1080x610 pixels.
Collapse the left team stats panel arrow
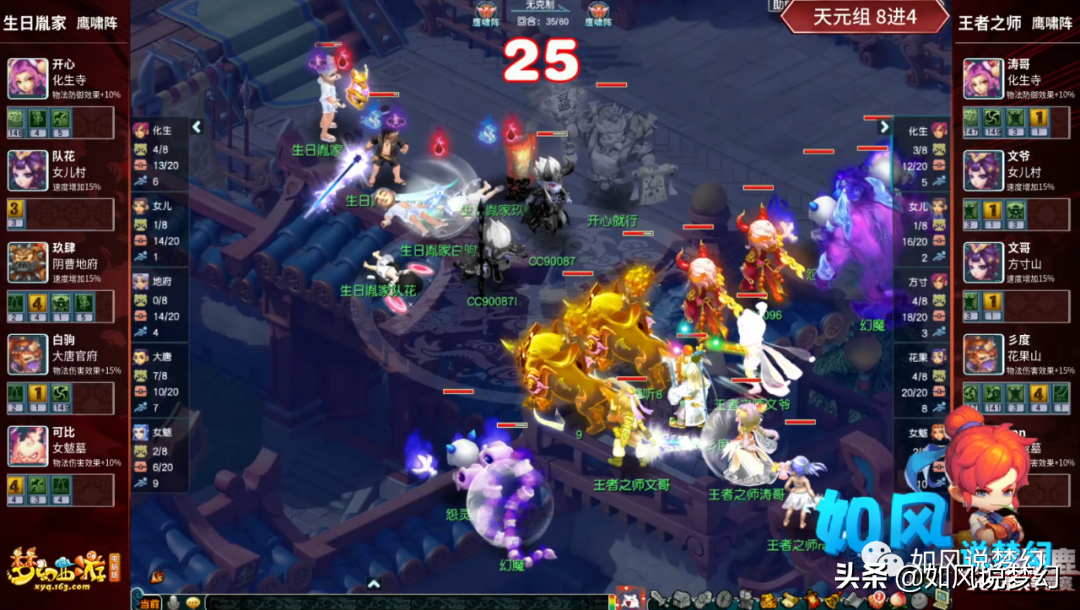pyautogui.click(x=197, y=127)
